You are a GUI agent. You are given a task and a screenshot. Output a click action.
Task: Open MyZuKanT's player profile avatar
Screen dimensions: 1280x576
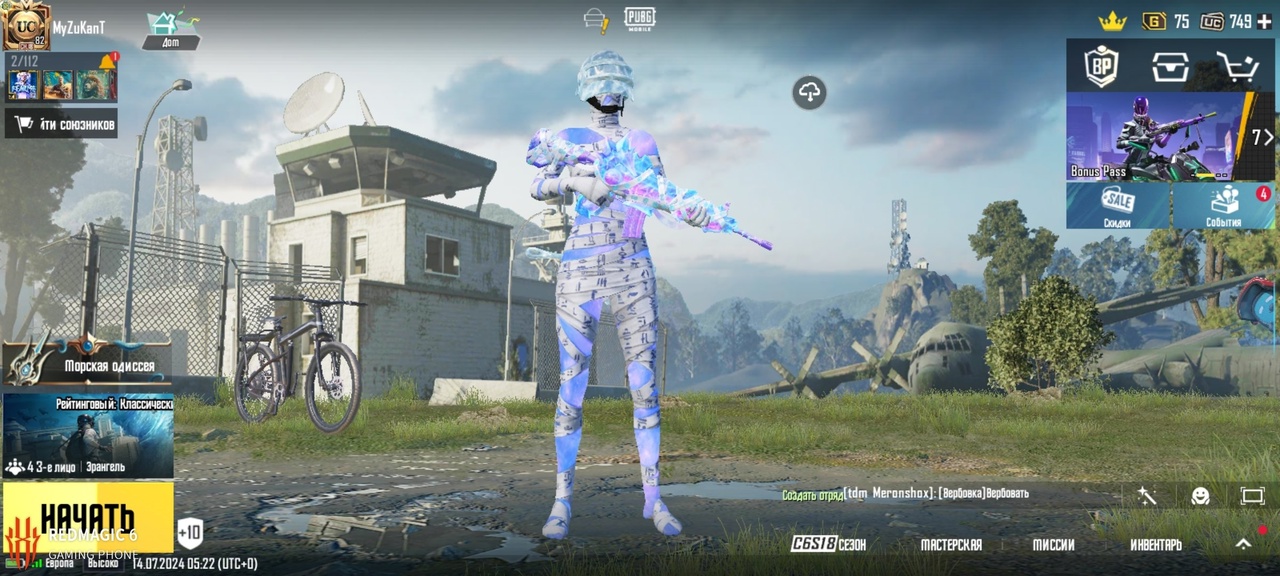coord(26,26)
